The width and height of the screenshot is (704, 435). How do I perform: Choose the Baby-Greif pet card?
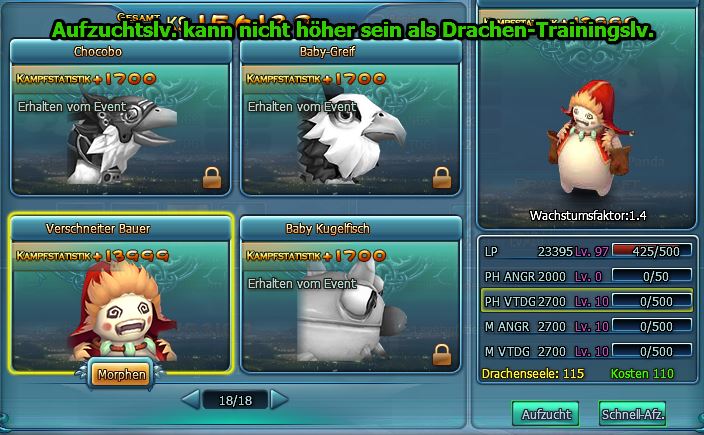pyautogui.click(x=349, y=120)
